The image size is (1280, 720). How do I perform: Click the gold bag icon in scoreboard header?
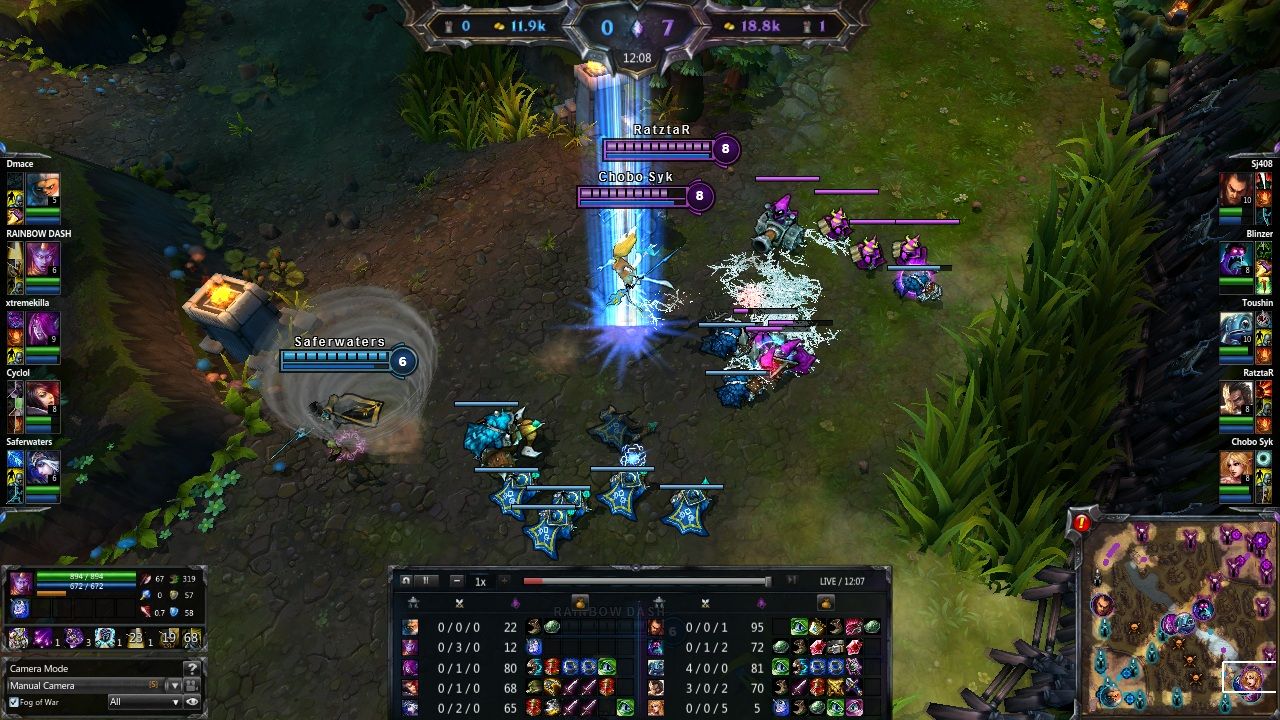click(x=580, y=602)
